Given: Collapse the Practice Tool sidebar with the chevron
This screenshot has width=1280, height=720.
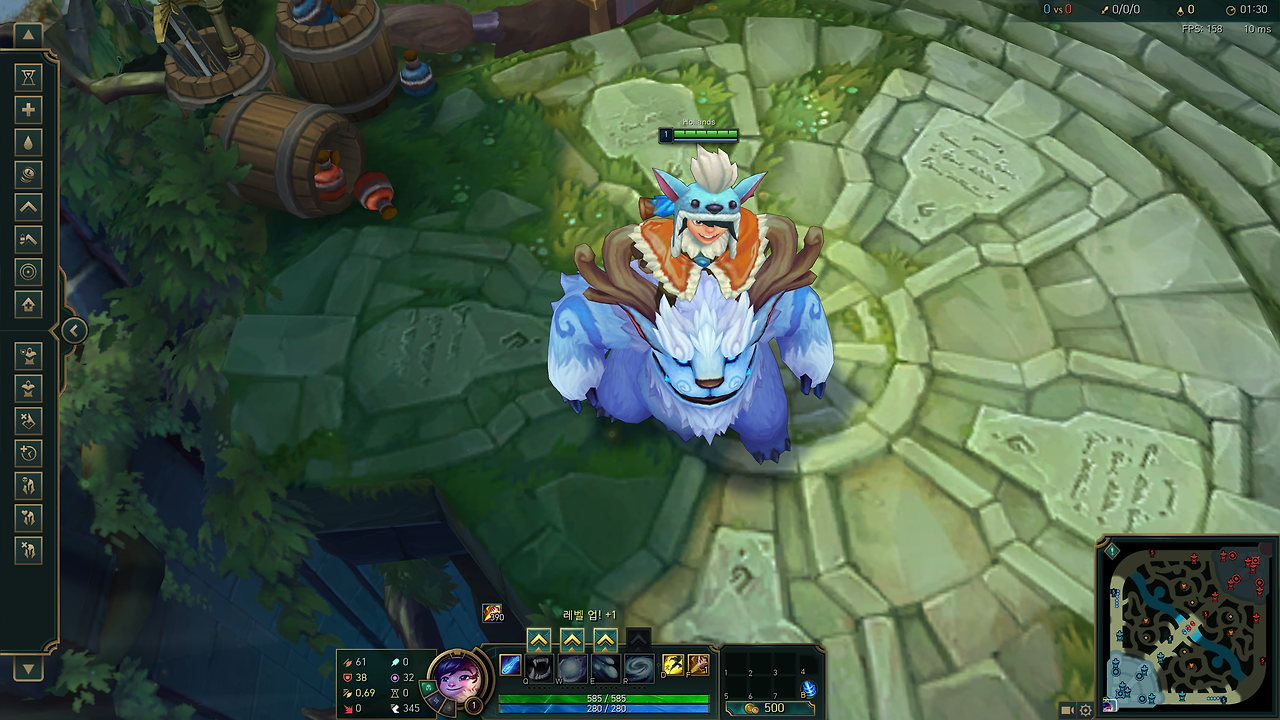Looking at the screenshot, I should click(75, 330).
